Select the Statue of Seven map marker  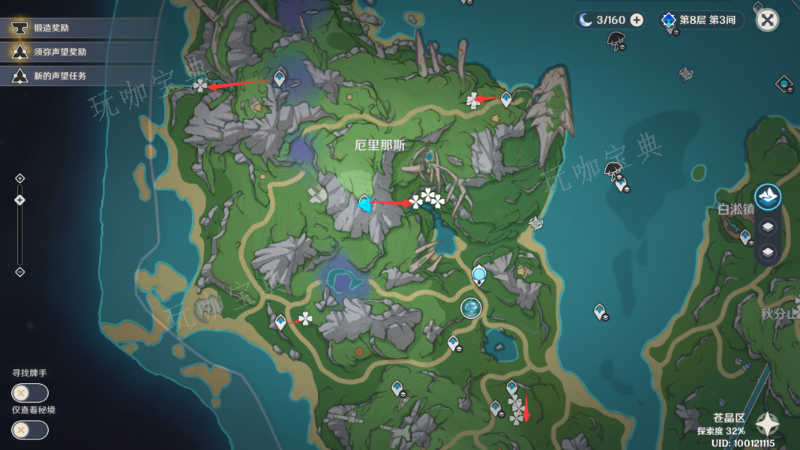click(x=479, y=273)
